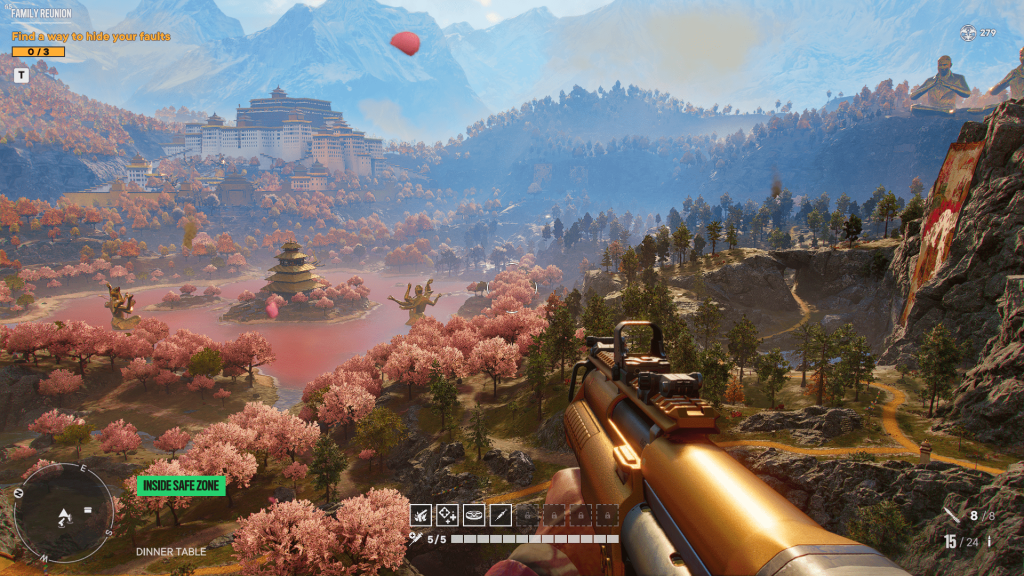Select the fire burst ability slot
This screenshot has height=576, width=1024.
[x=421, y=515]
